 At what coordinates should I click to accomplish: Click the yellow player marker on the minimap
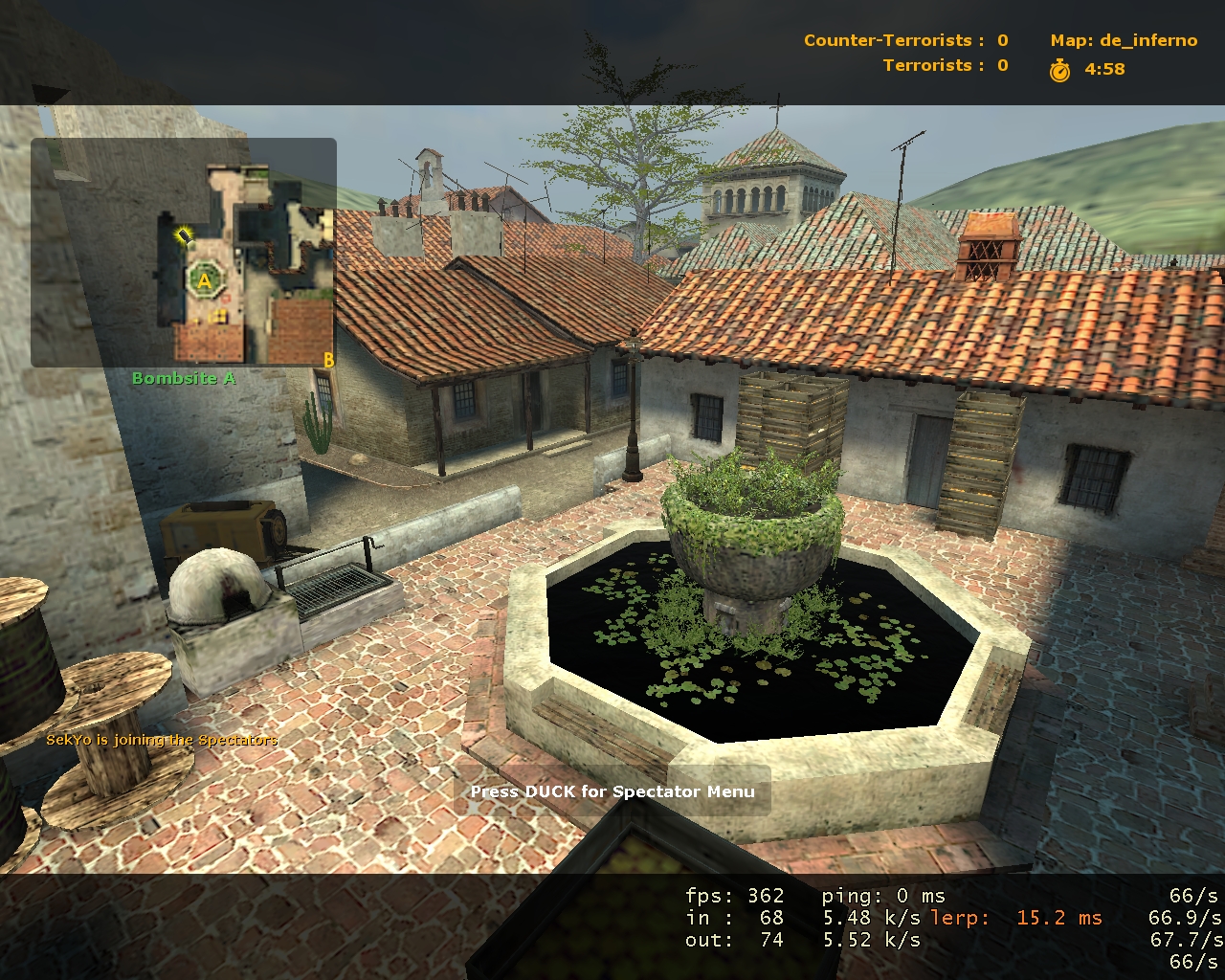(x=184, y=235)
